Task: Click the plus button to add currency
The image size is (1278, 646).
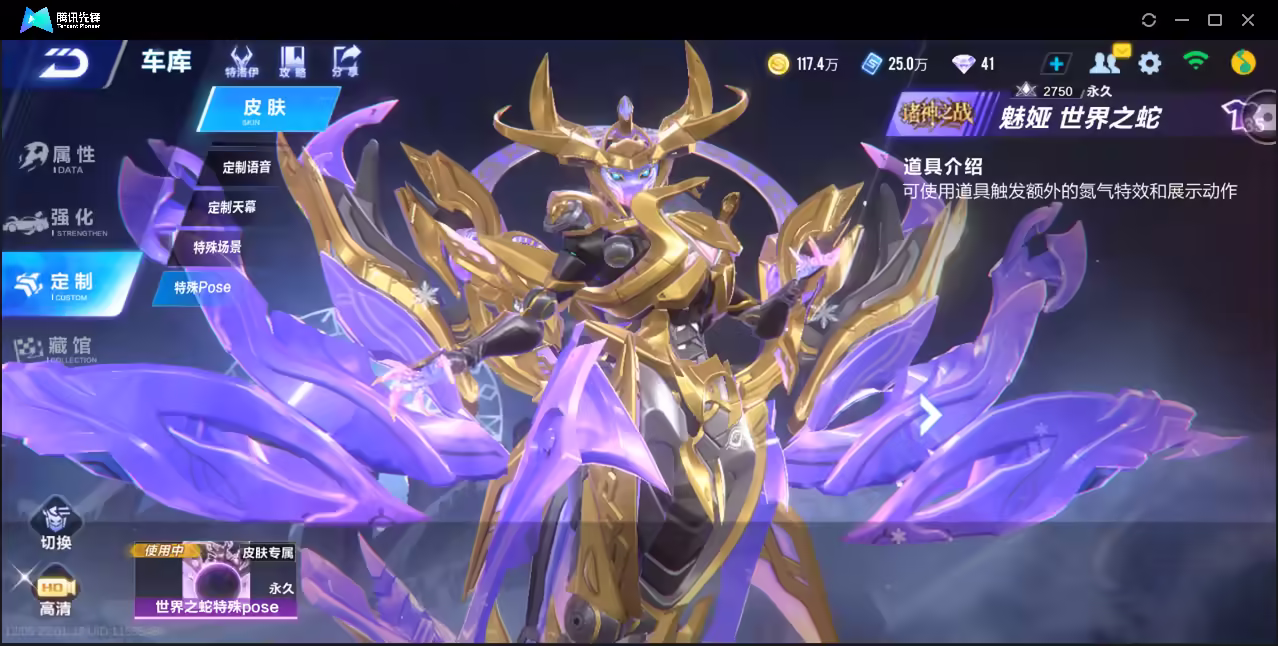Action: pyautogui.click(x=1056, y=64)
